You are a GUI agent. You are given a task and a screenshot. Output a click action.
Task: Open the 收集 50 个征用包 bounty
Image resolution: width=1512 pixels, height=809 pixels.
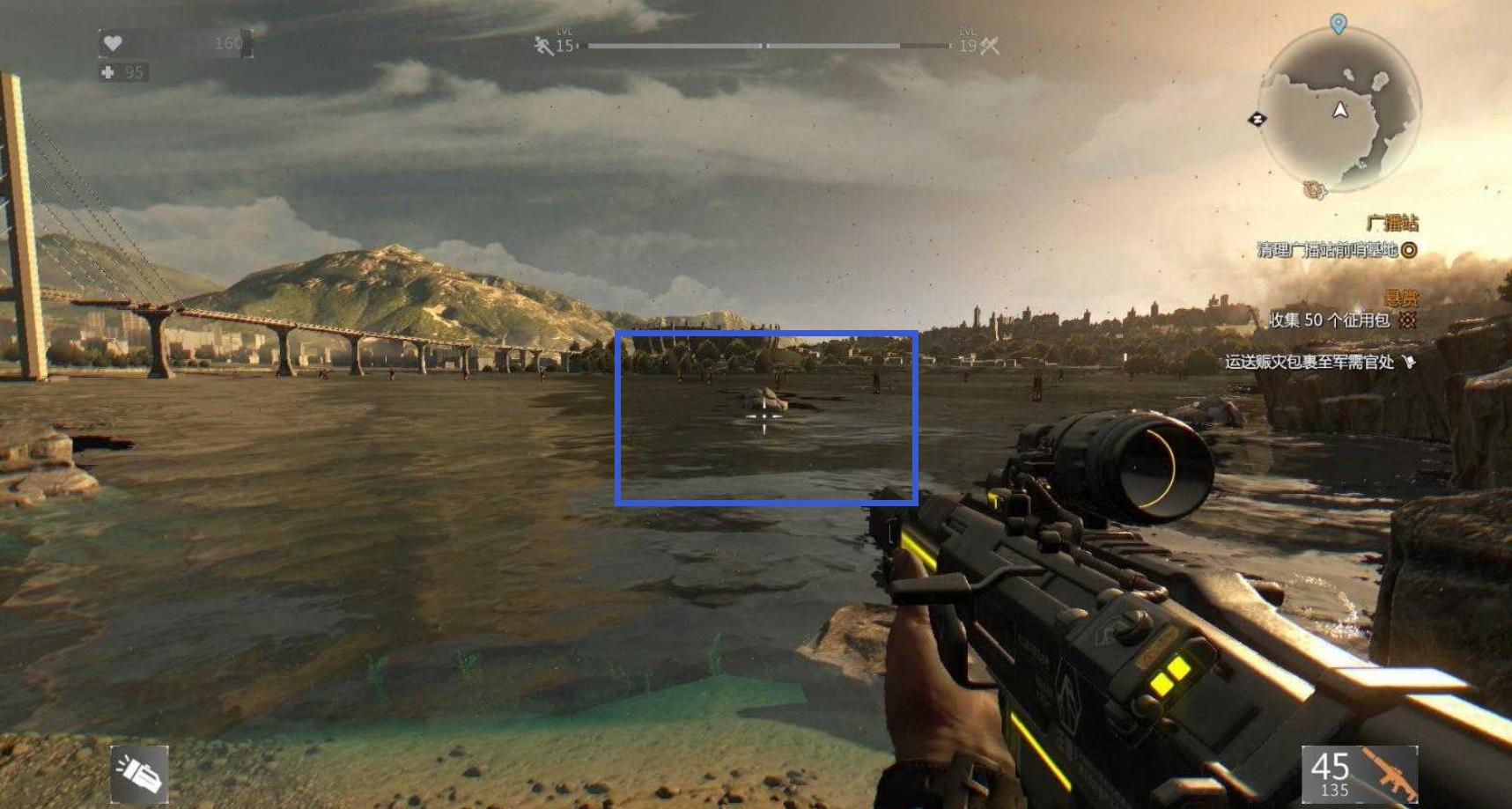[1329, 320]
